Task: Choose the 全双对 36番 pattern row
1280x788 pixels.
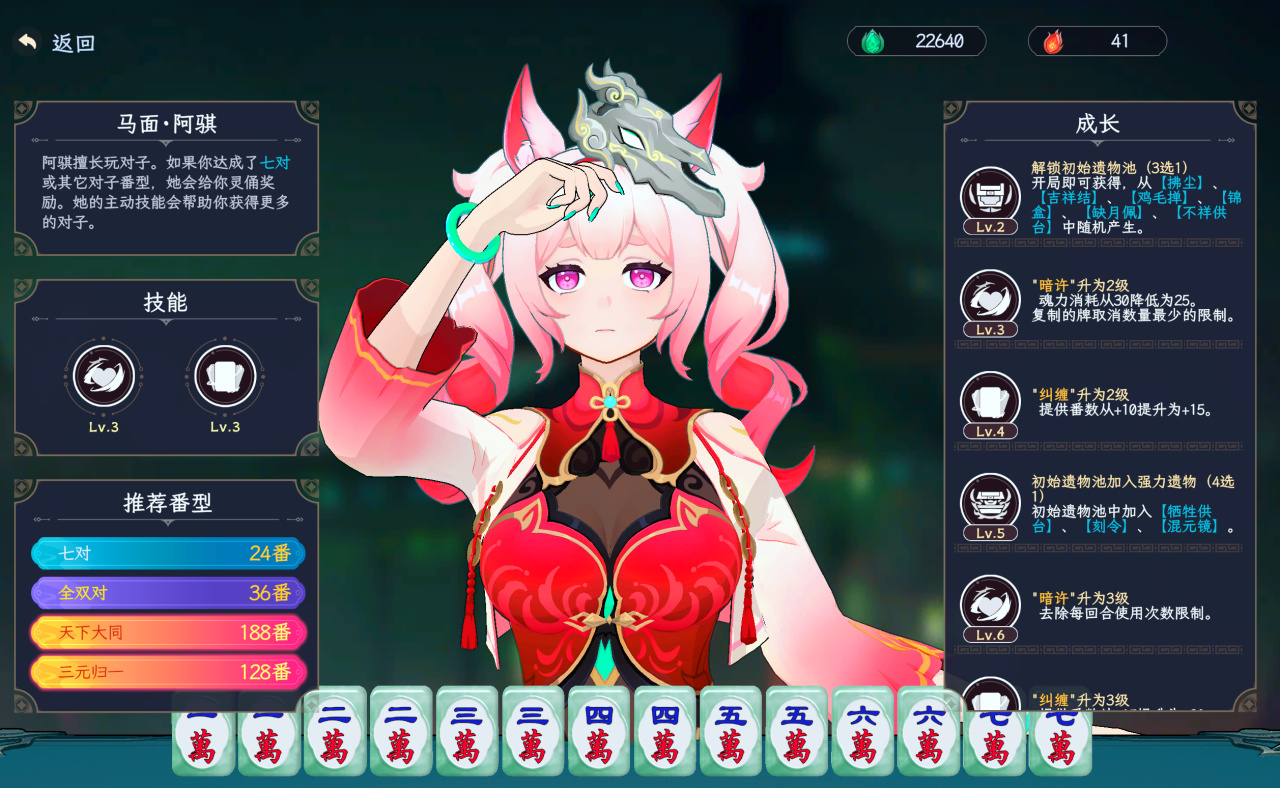Action: [168, 593]
